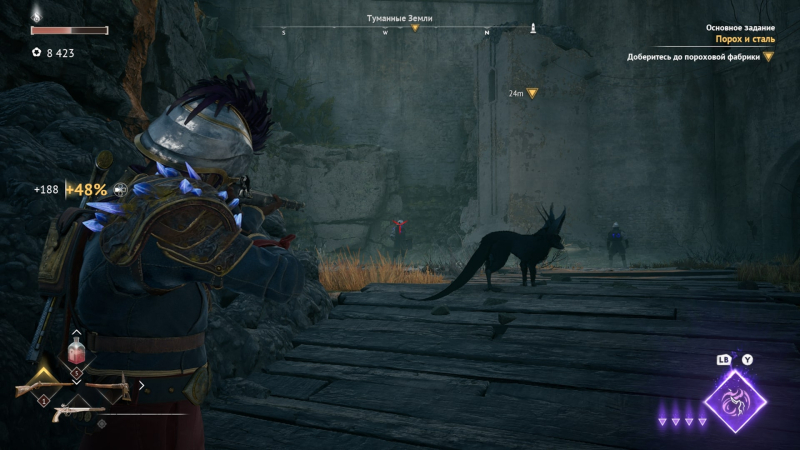Select the compass bar at the top
The image size is (800, 450).
point(400,29)
